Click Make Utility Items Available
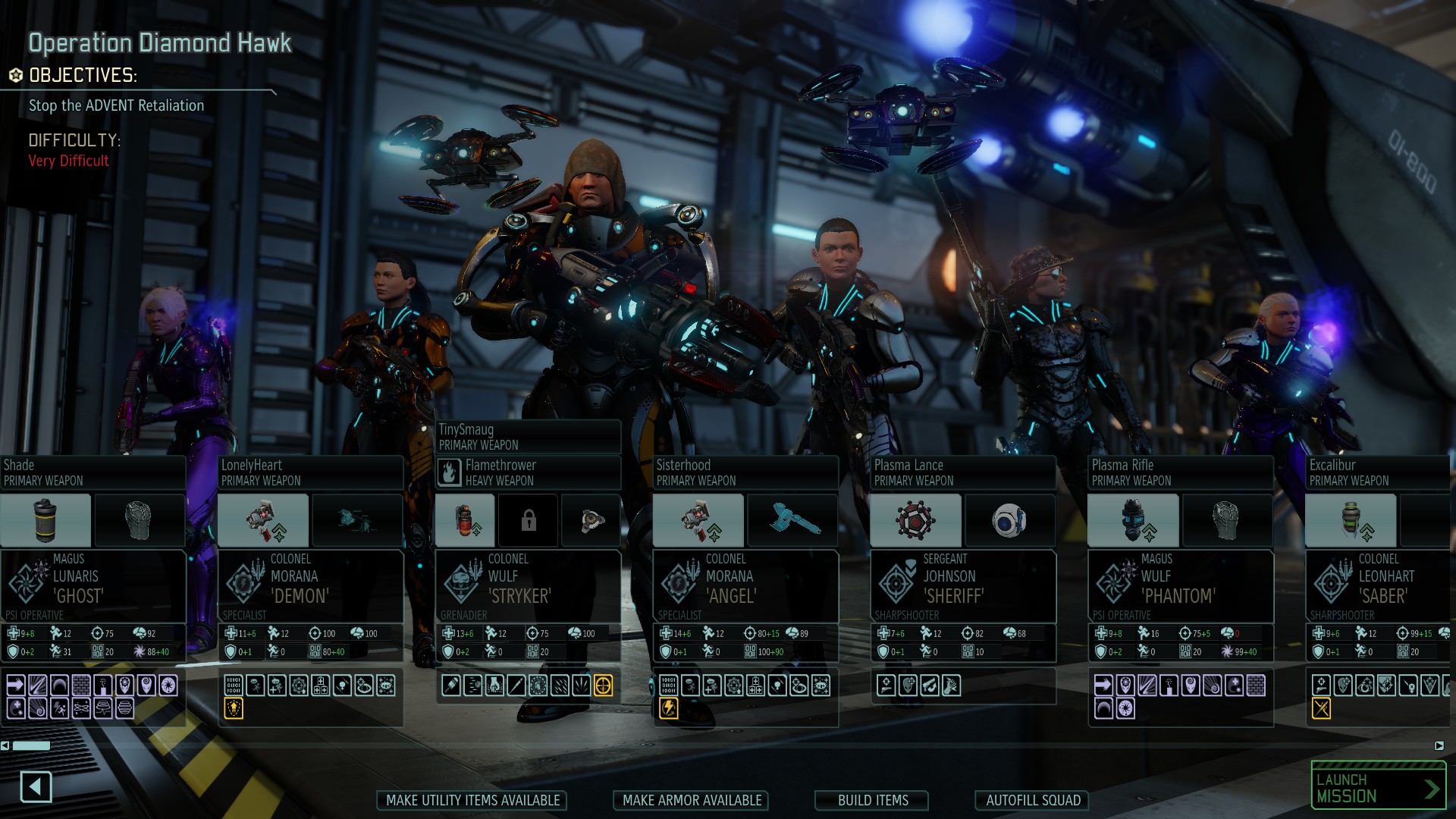Image resolution: width=1456 pixels, height=819 pixels. point(472,800)
